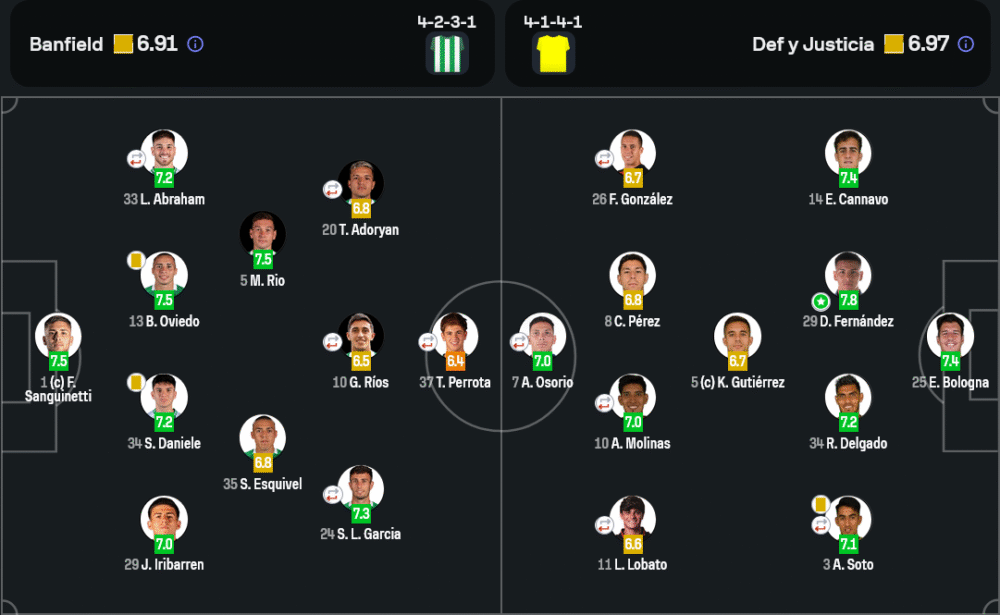This screenshot has width=1000, height=615.
Task: Select goalkeeper E. Bologna's avatar
Action: [x=950, y=337]
